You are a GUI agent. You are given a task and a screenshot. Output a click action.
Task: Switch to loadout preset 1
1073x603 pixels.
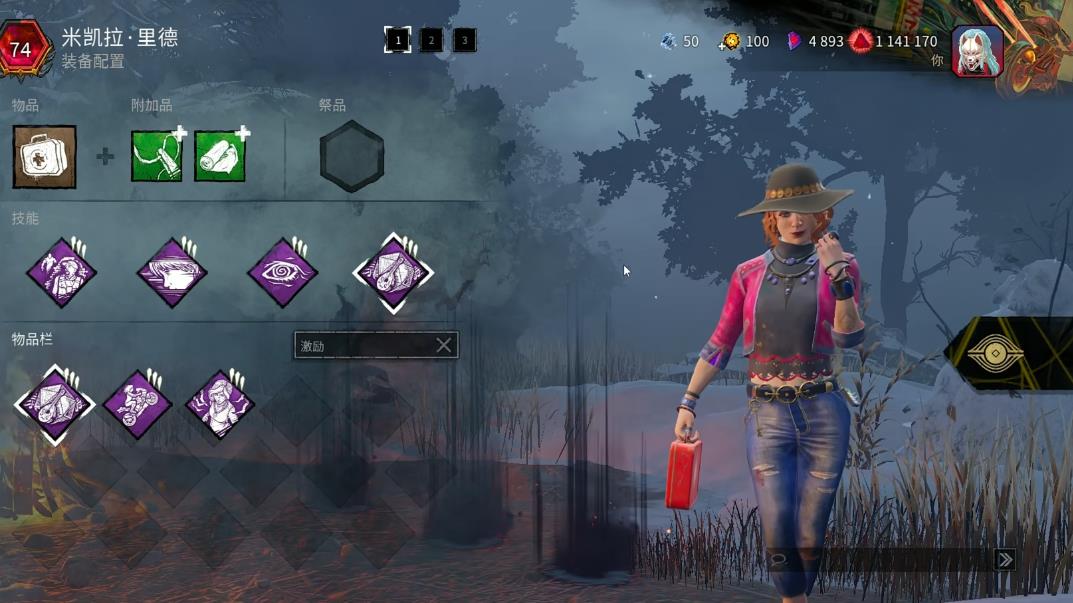click(398, 40)
